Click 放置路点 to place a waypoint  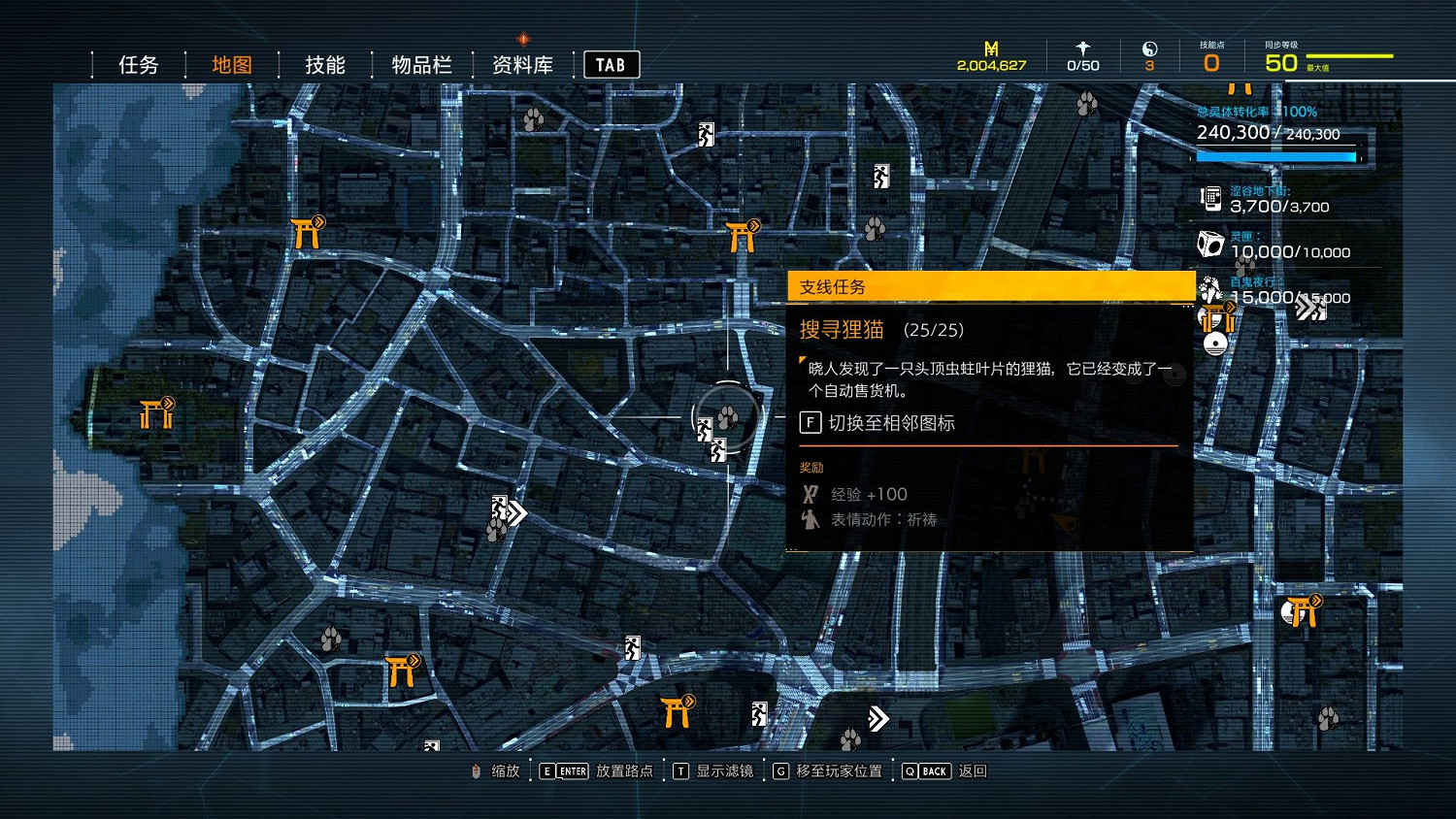click(x=623, y=770)
